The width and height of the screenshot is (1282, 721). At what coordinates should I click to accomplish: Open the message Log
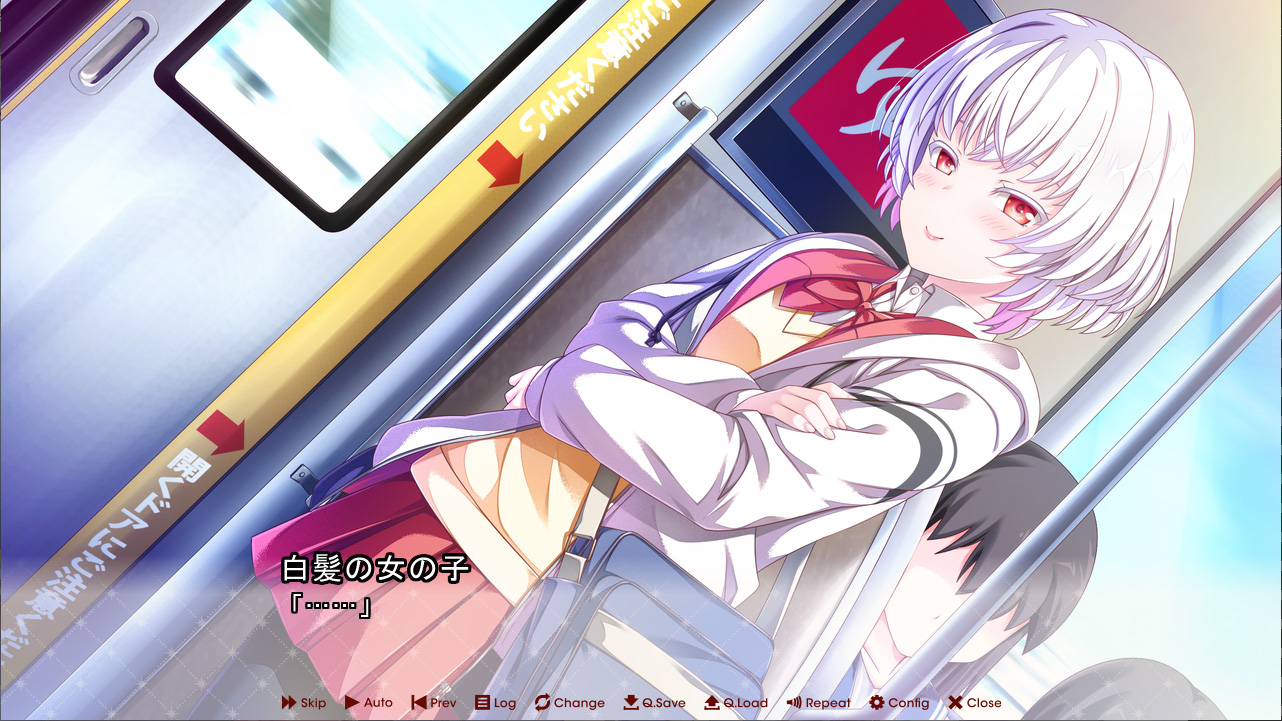tap(495, 703)
